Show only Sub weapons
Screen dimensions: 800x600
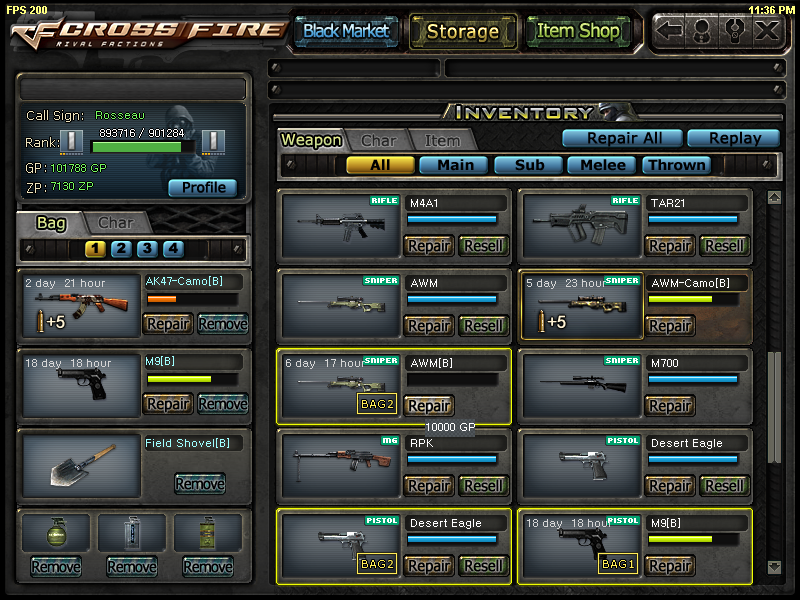point(528,165)
